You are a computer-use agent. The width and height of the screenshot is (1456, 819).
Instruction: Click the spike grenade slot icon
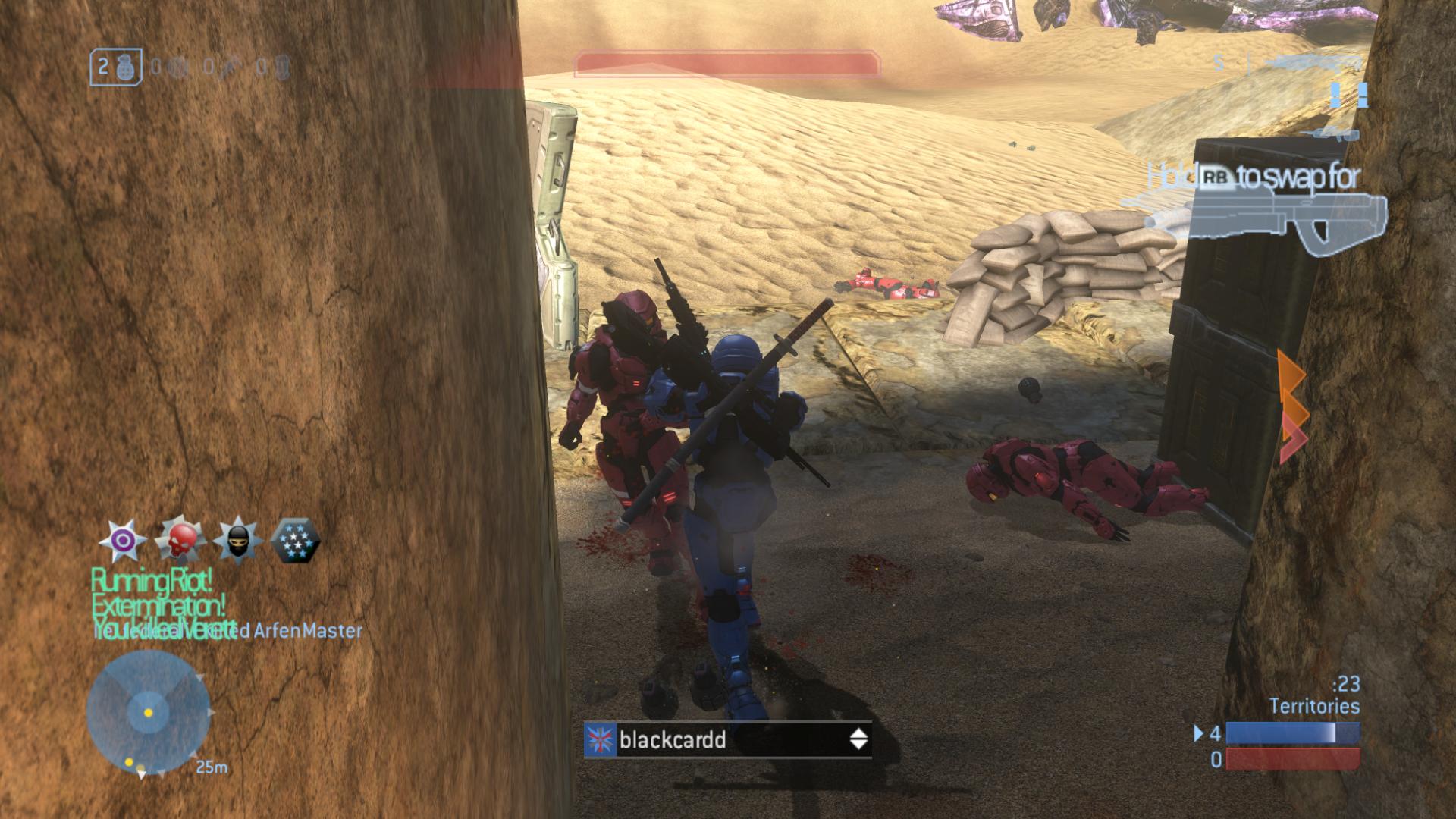click(230, 68)
